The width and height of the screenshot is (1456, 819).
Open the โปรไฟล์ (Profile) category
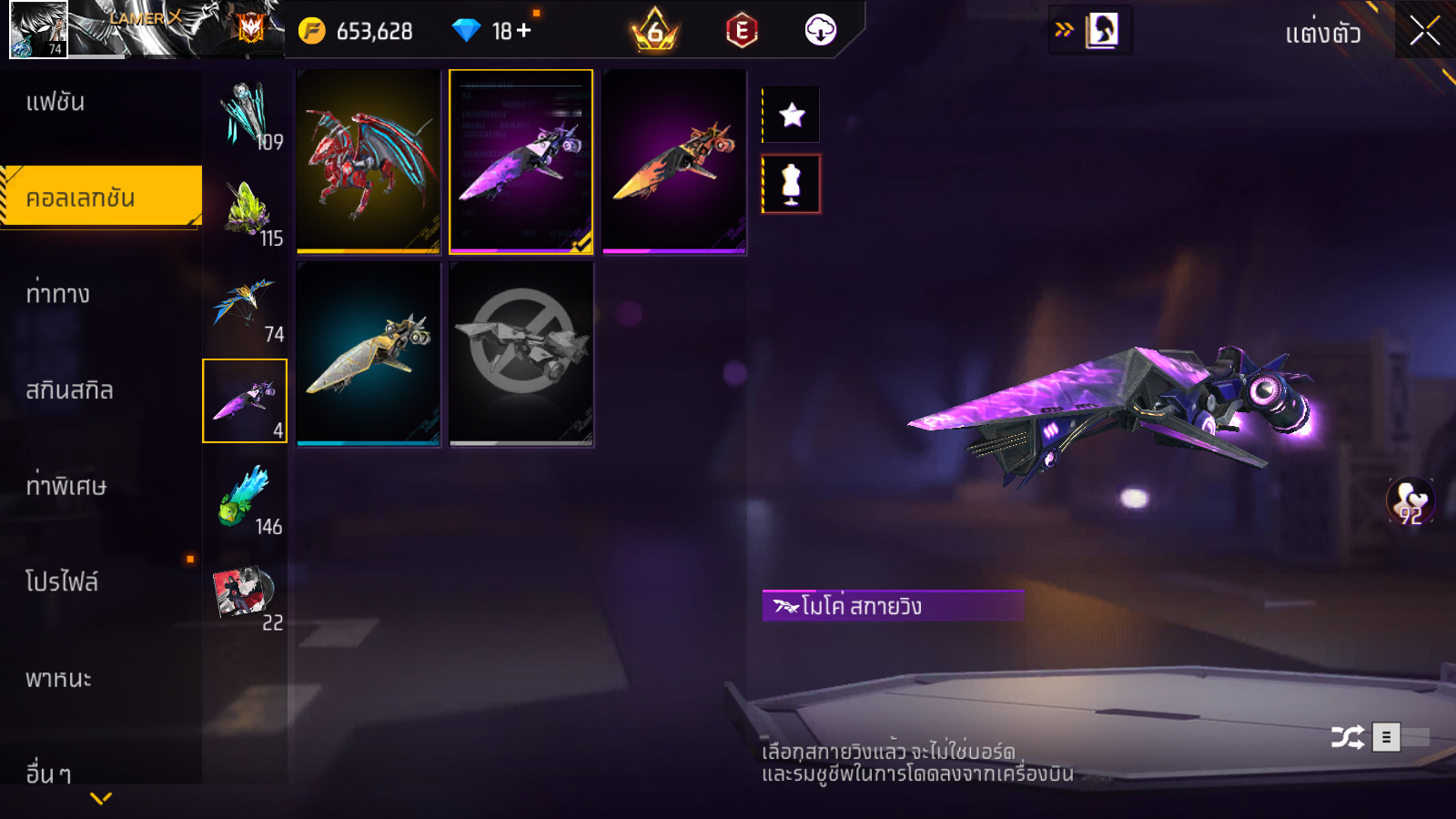[62, 582]
